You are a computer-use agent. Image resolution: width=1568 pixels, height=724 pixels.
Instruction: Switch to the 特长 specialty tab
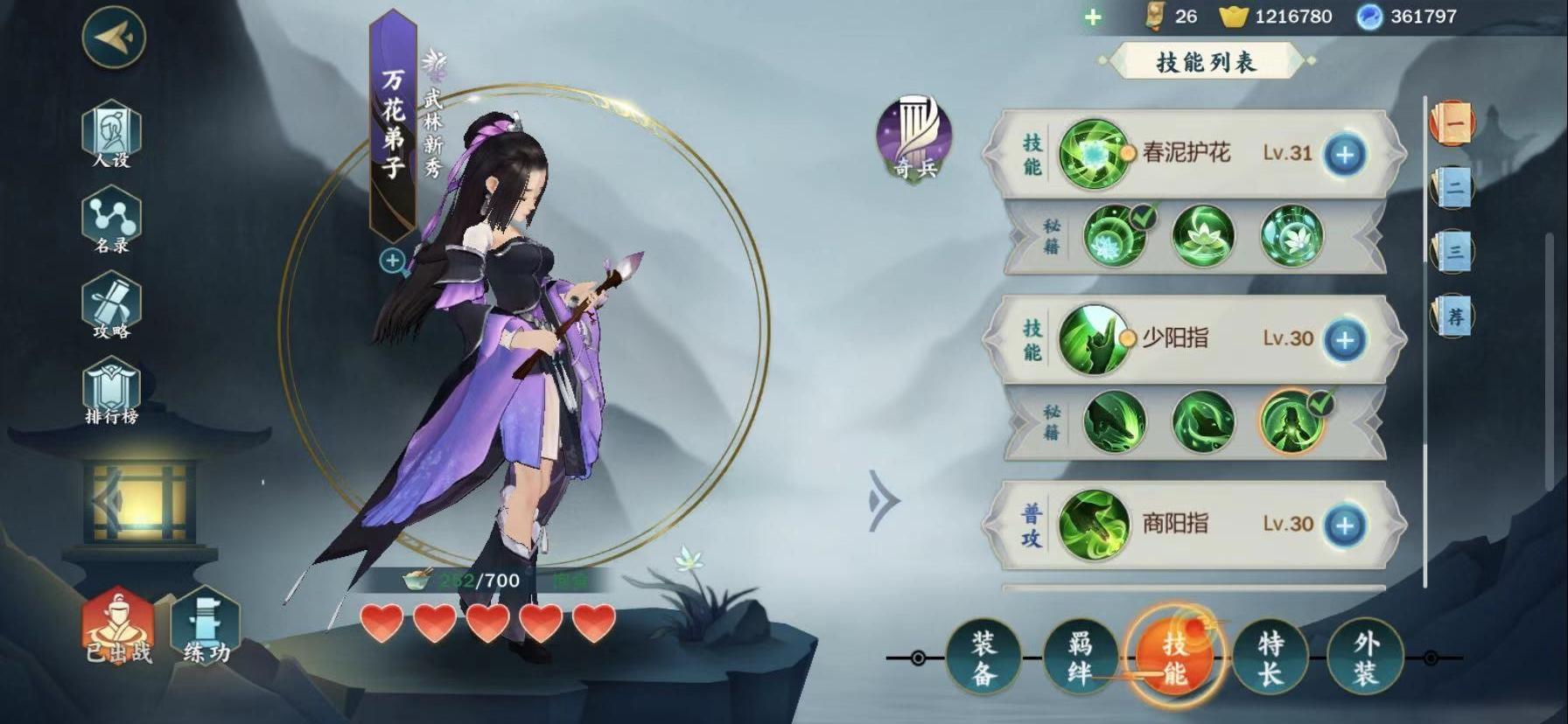(1270, 658)
